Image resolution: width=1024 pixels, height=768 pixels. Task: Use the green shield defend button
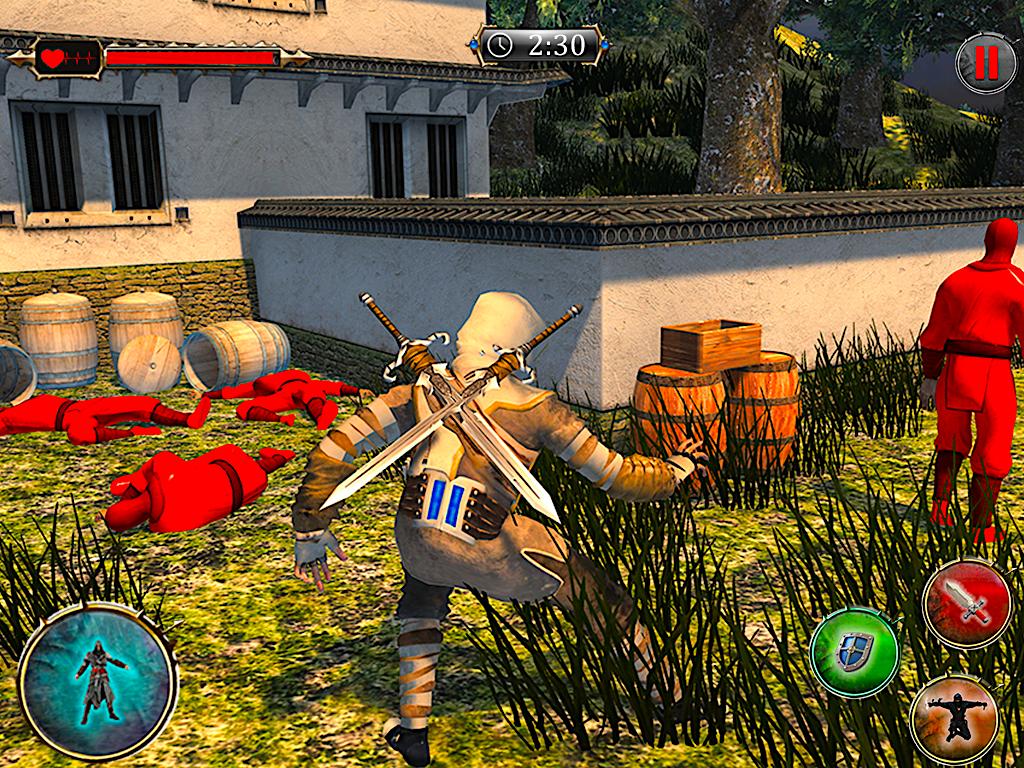[x=855, y=652]
